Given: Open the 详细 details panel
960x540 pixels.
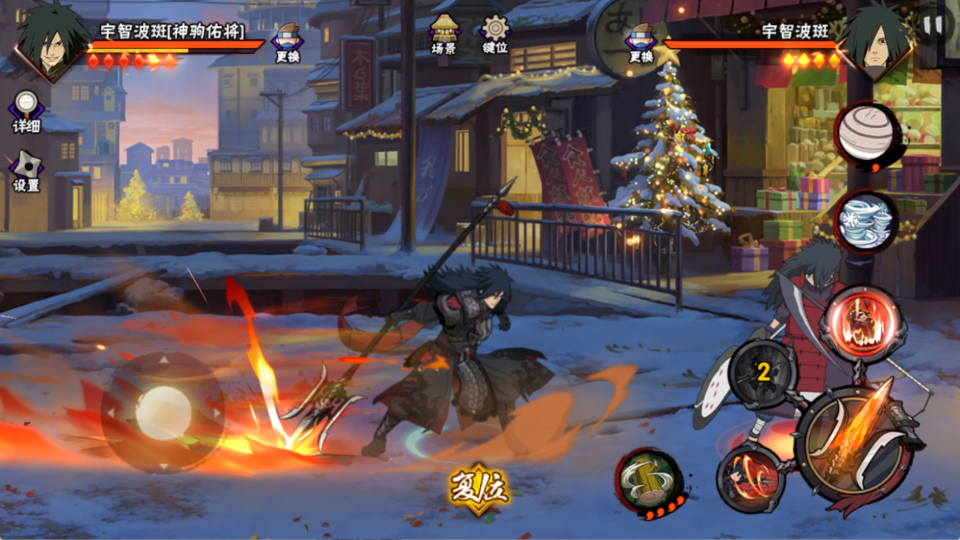Looking at the screenshot, I should point(26,111).
